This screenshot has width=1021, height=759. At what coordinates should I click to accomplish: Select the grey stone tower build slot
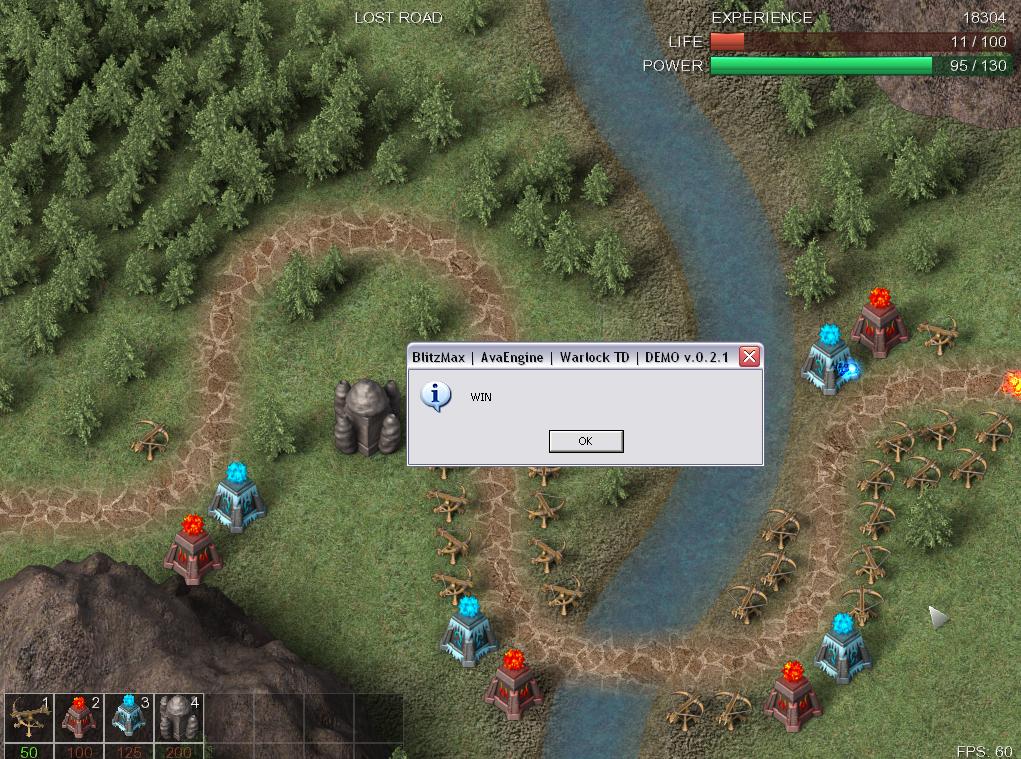(x=178, y=719)
